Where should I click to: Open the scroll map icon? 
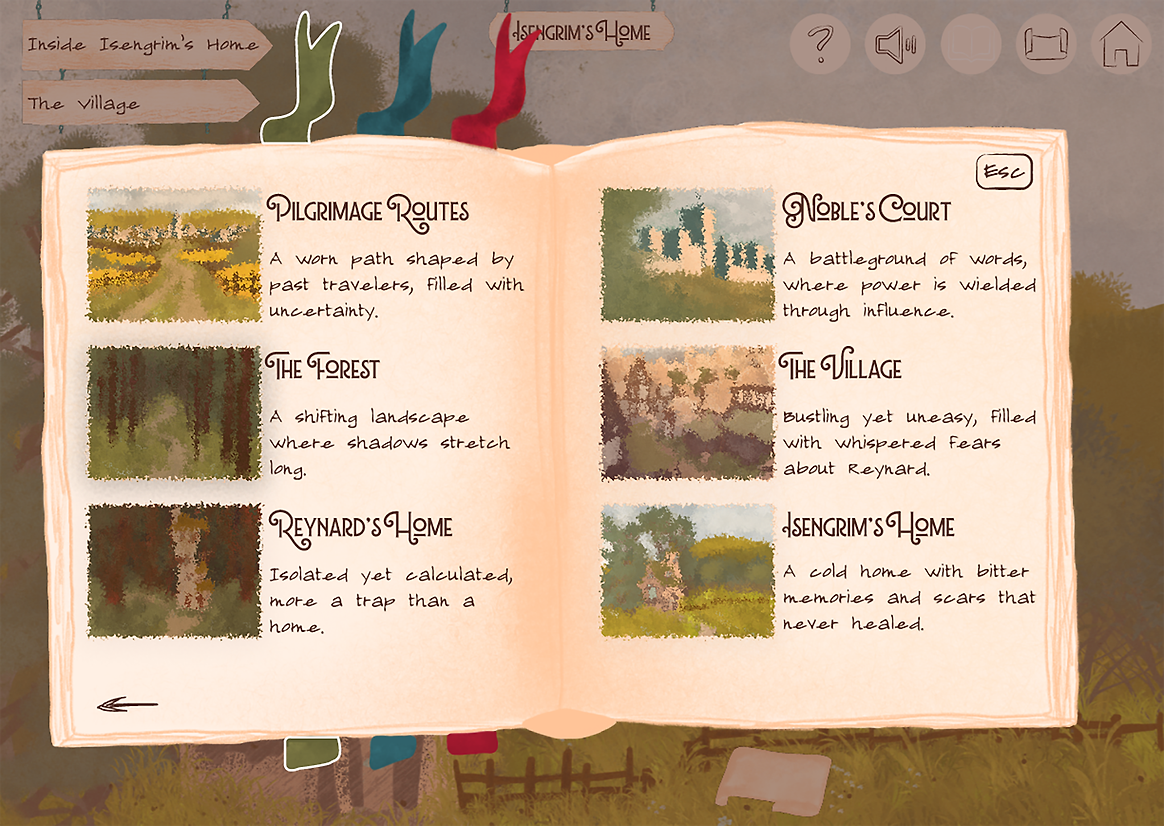pos(1045,45)
